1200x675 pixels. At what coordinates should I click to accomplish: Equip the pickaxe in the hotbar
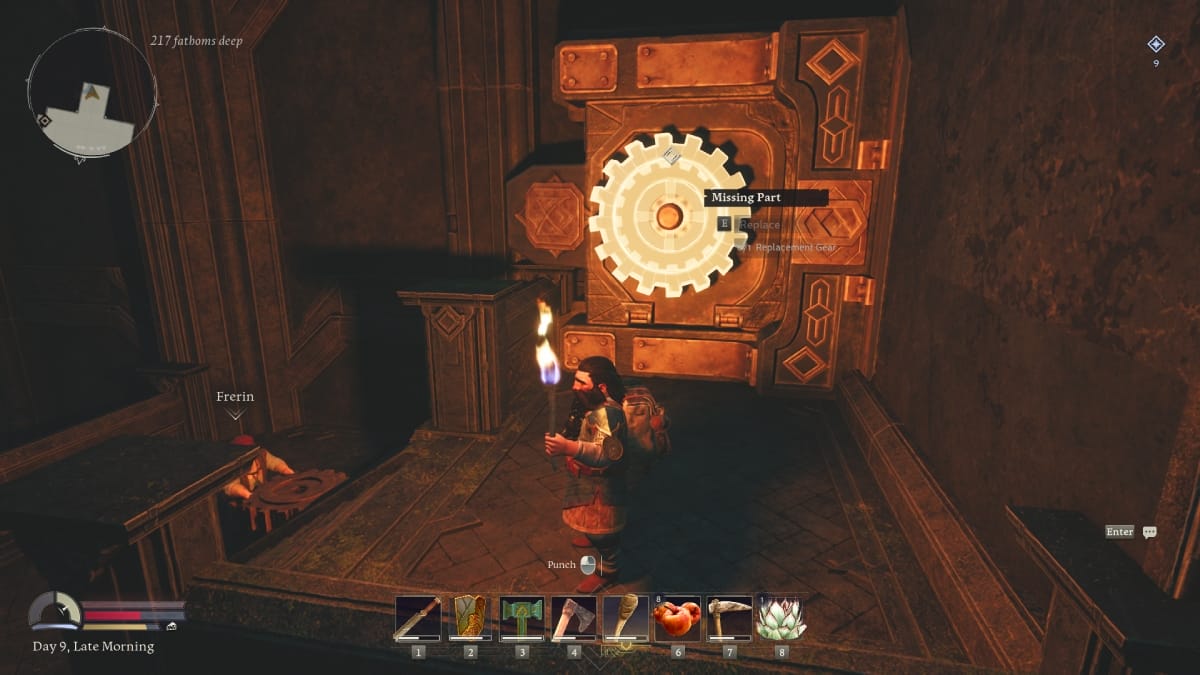(729, 618)
